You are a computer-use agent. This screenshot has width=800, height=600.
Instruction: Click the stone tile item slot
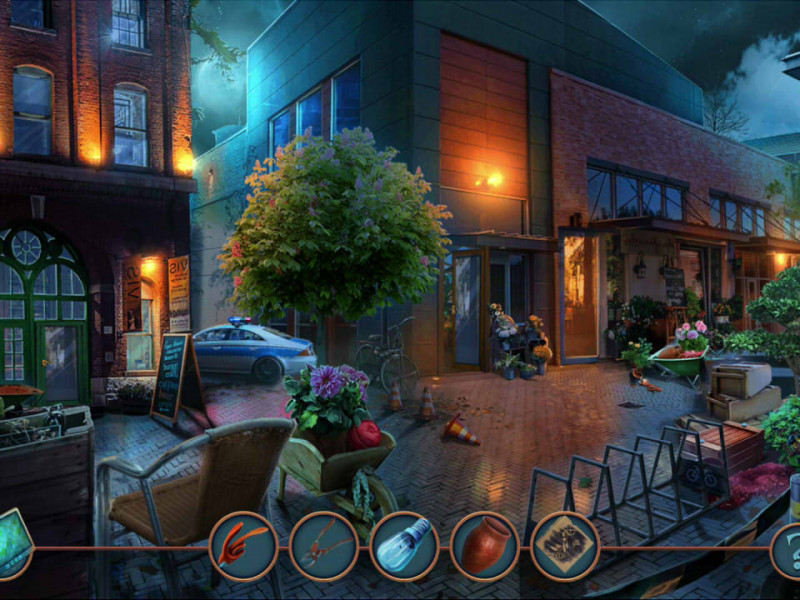(x=565, y=546)
